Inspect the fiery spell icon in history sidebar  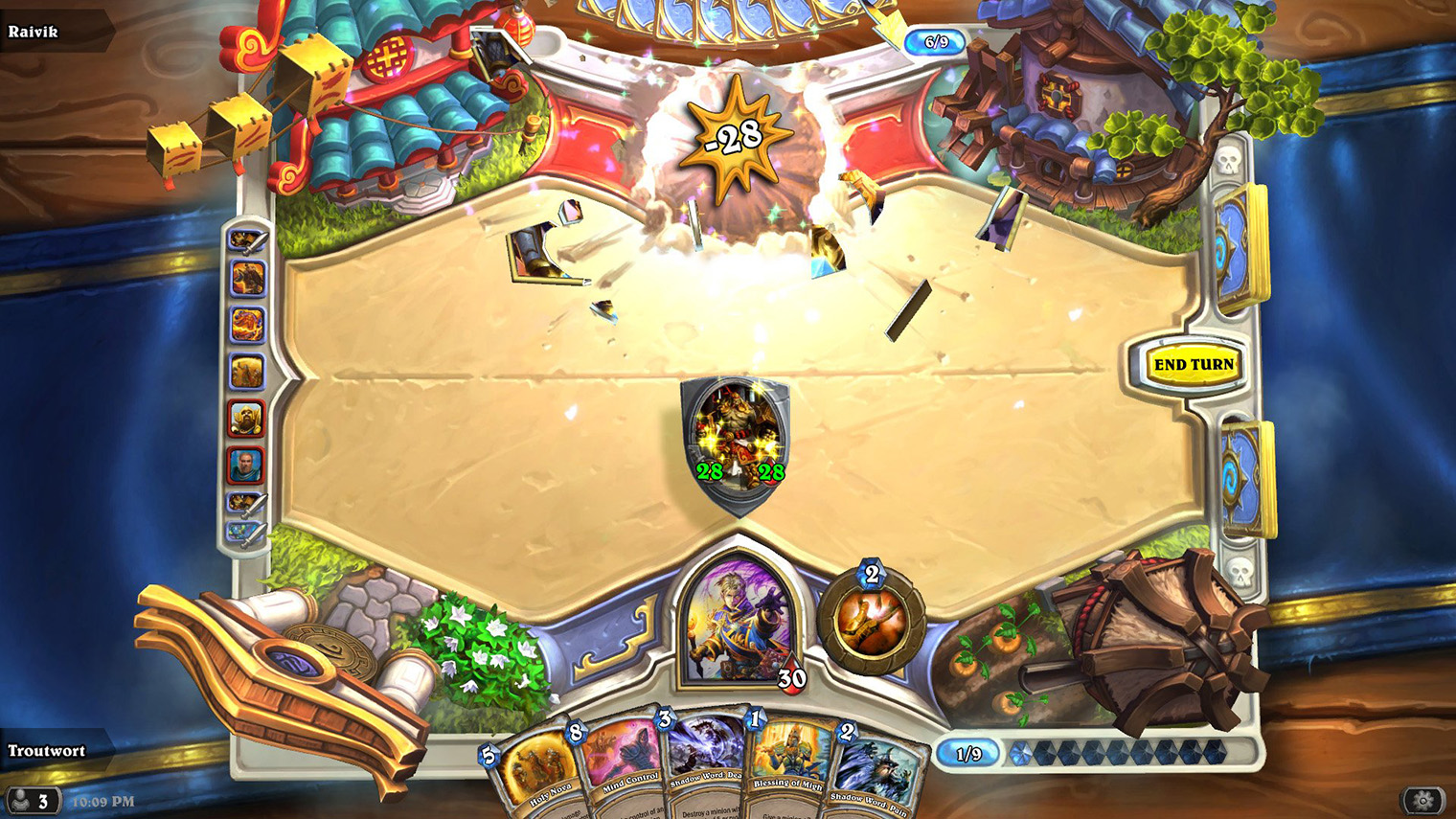click(249, 323)
